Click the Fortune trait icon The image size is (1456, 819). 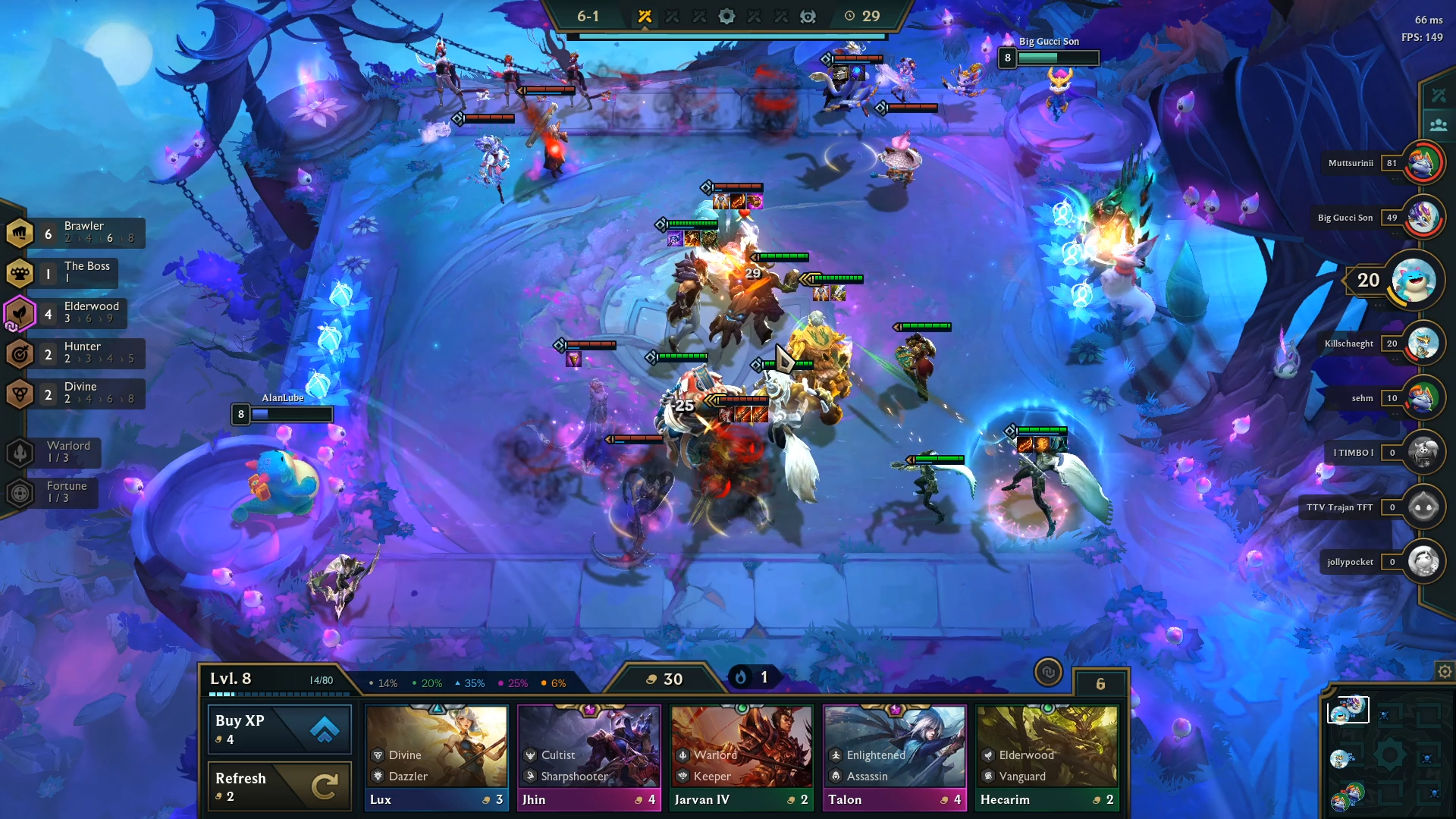point(19,492)
